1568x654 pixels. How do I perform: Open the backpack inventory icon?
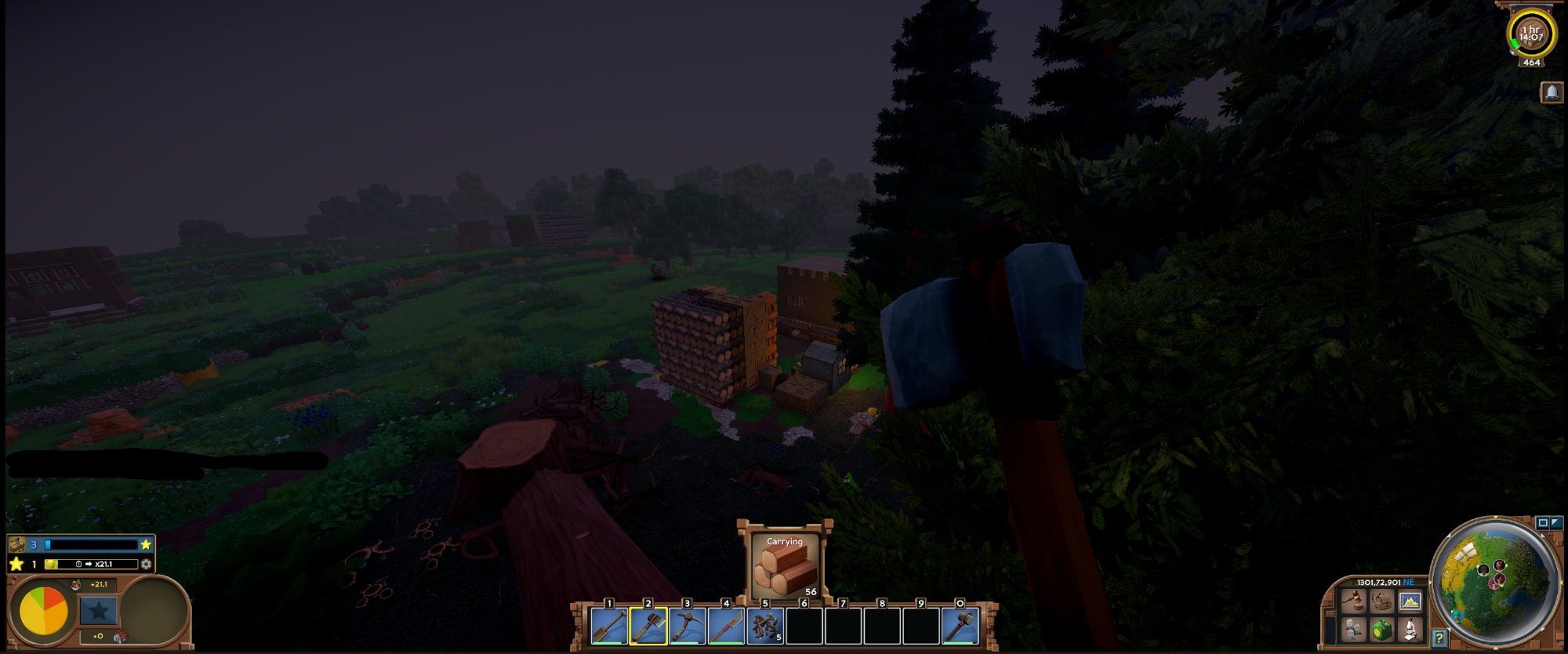(x=1381, y=602)
